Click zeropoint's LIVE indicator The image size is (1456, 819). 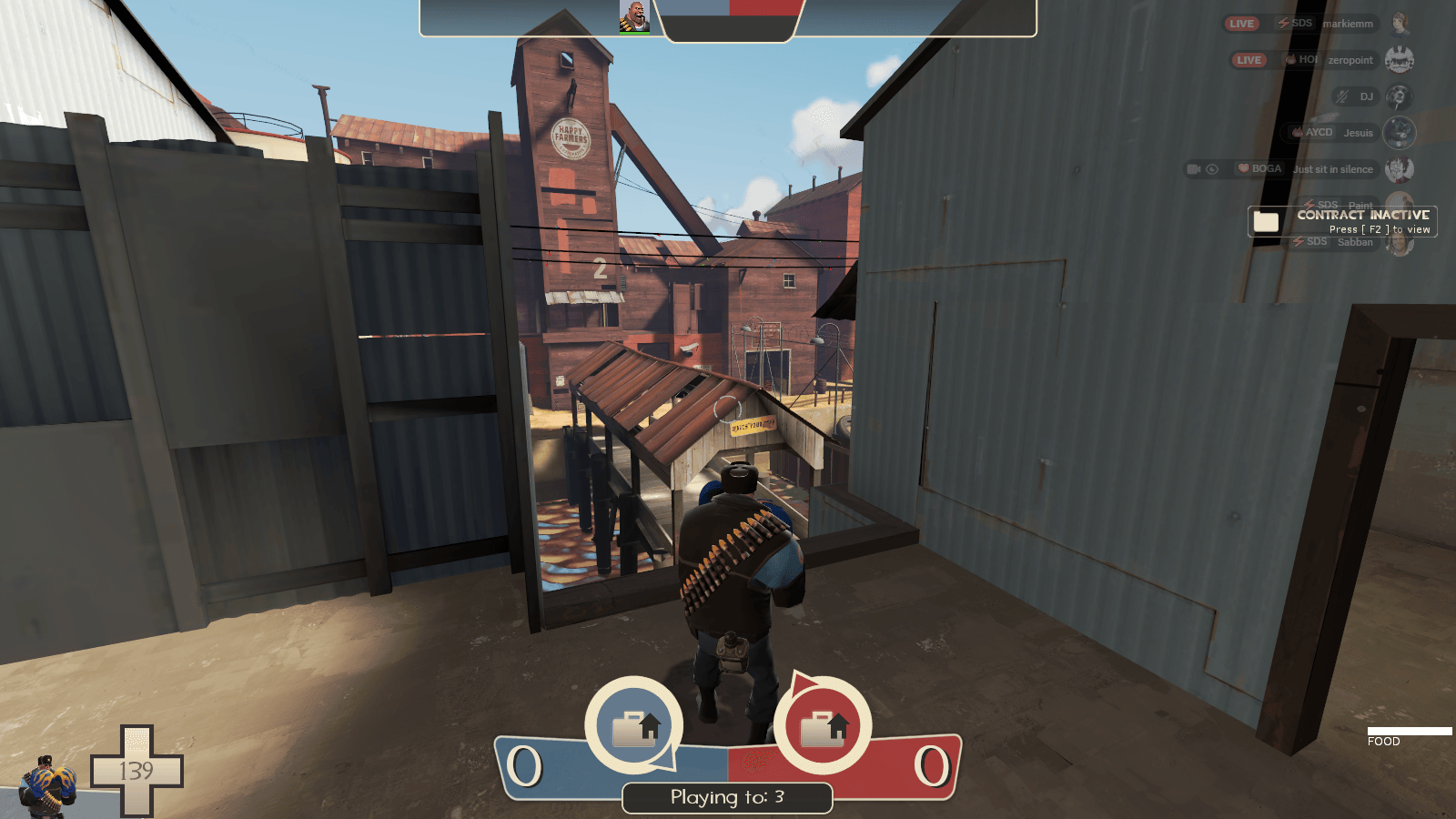pos(1249,59)
